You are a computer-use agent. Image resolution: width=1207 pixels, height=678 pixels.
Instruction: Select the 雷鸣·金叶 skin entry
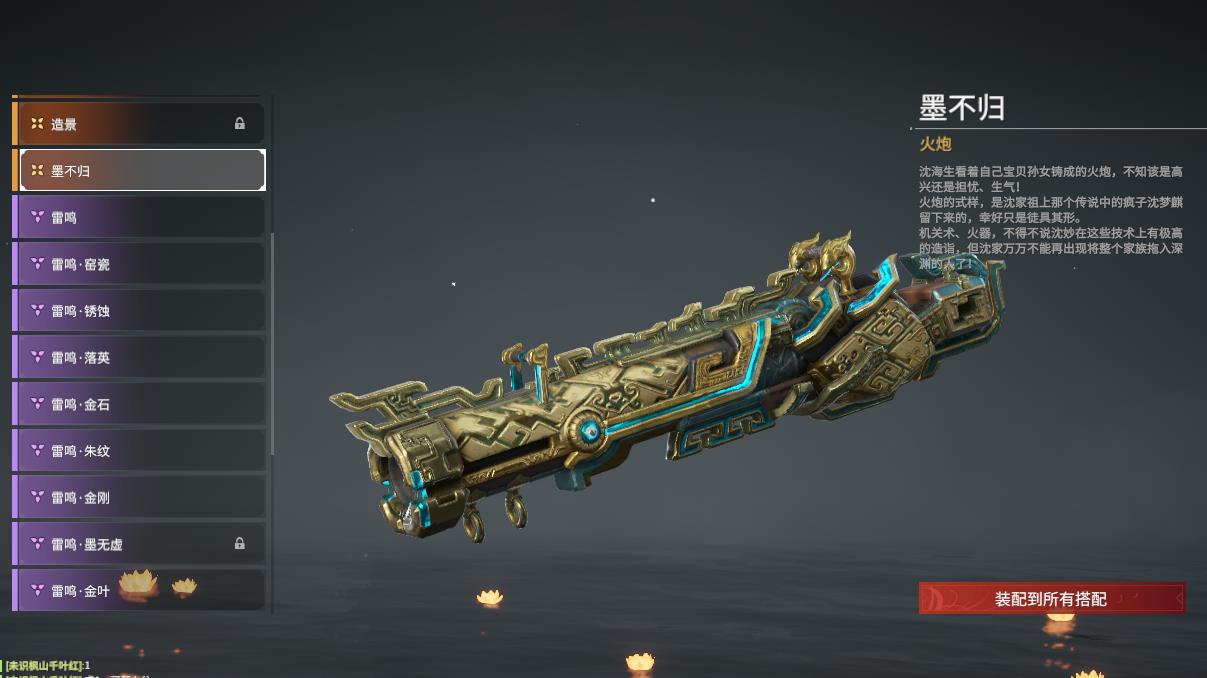click(140, 590)
